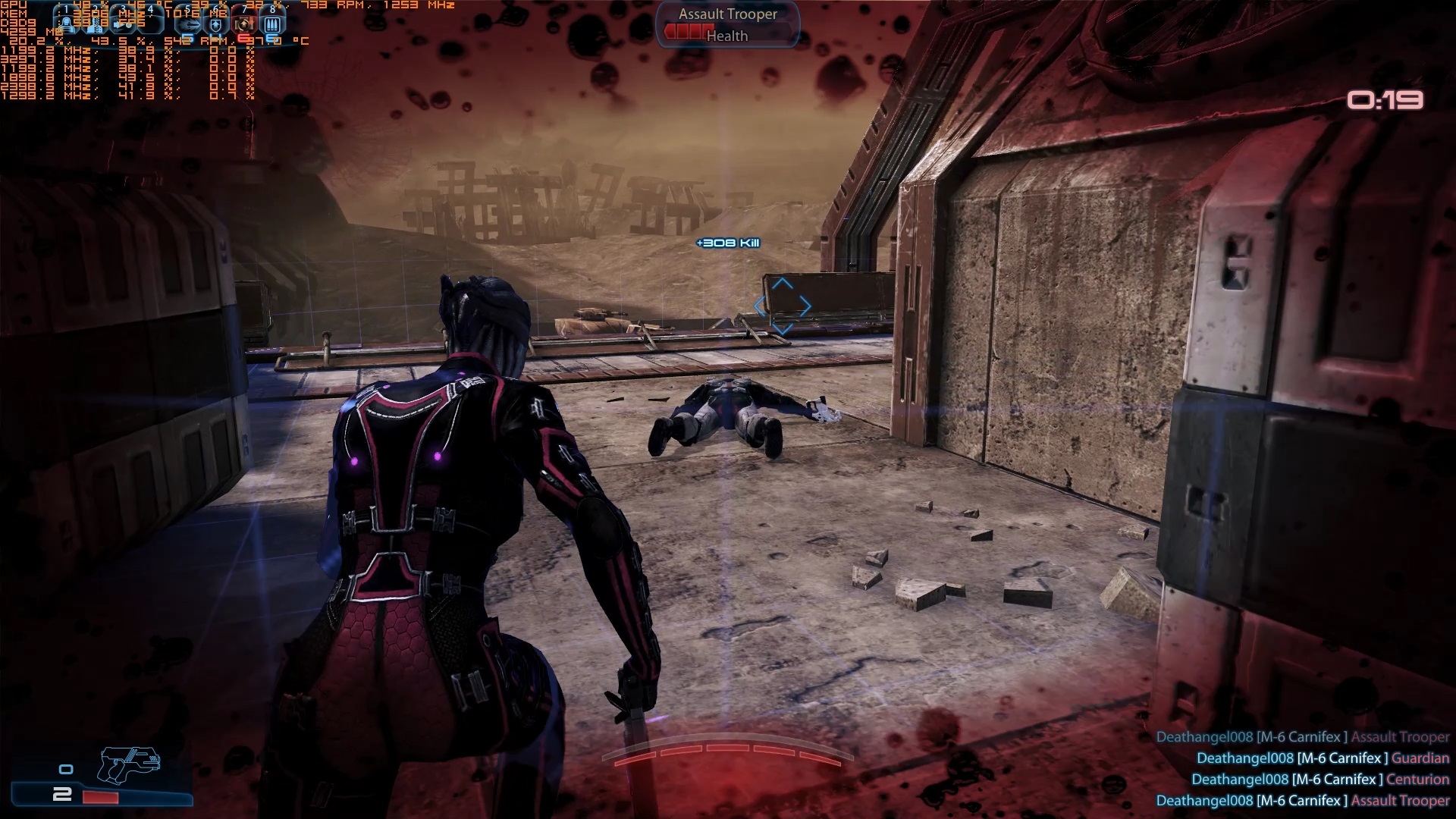
Task: Fire the Cobra missile launcher in slot 5
Action: (188, 24)
